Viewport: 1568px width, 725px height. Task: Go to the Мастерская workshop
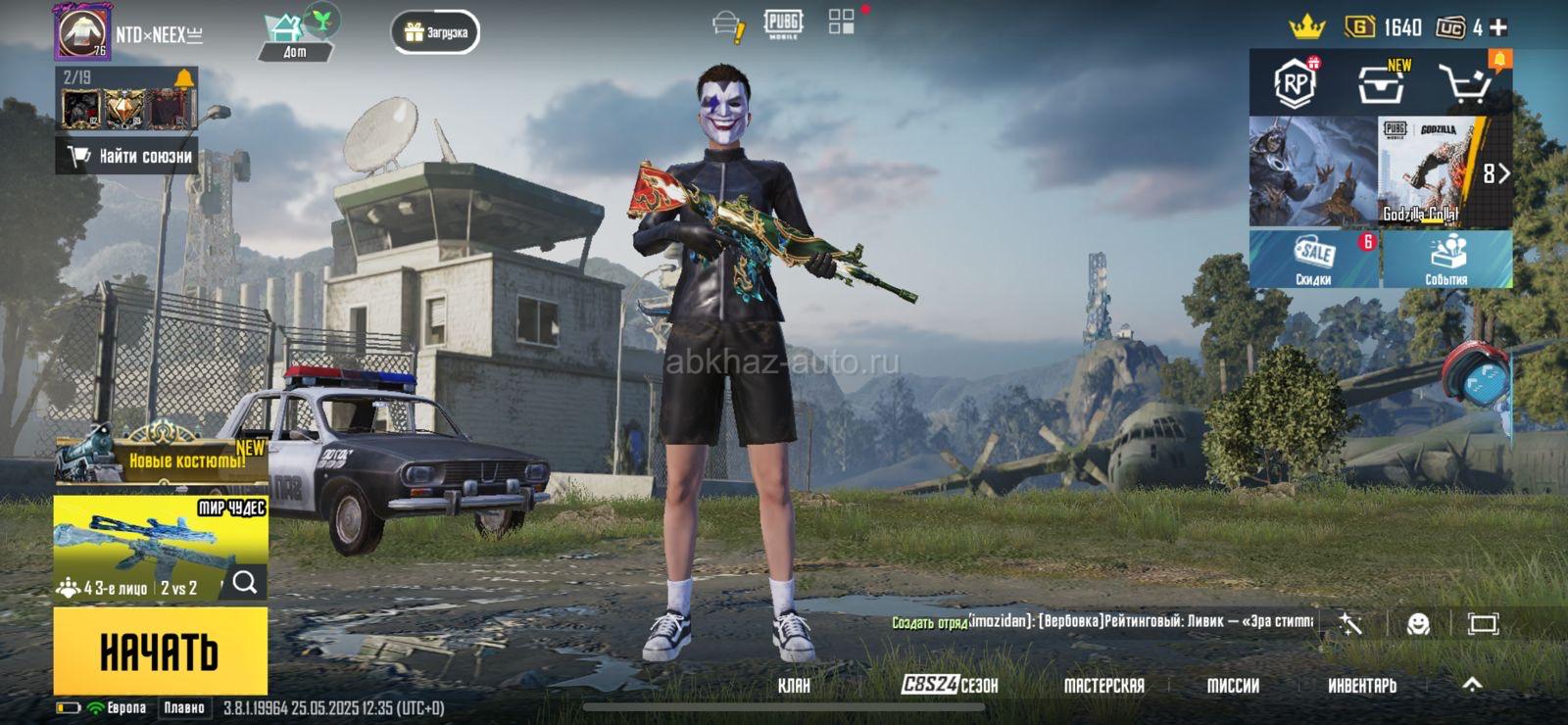click(1103, 685)
